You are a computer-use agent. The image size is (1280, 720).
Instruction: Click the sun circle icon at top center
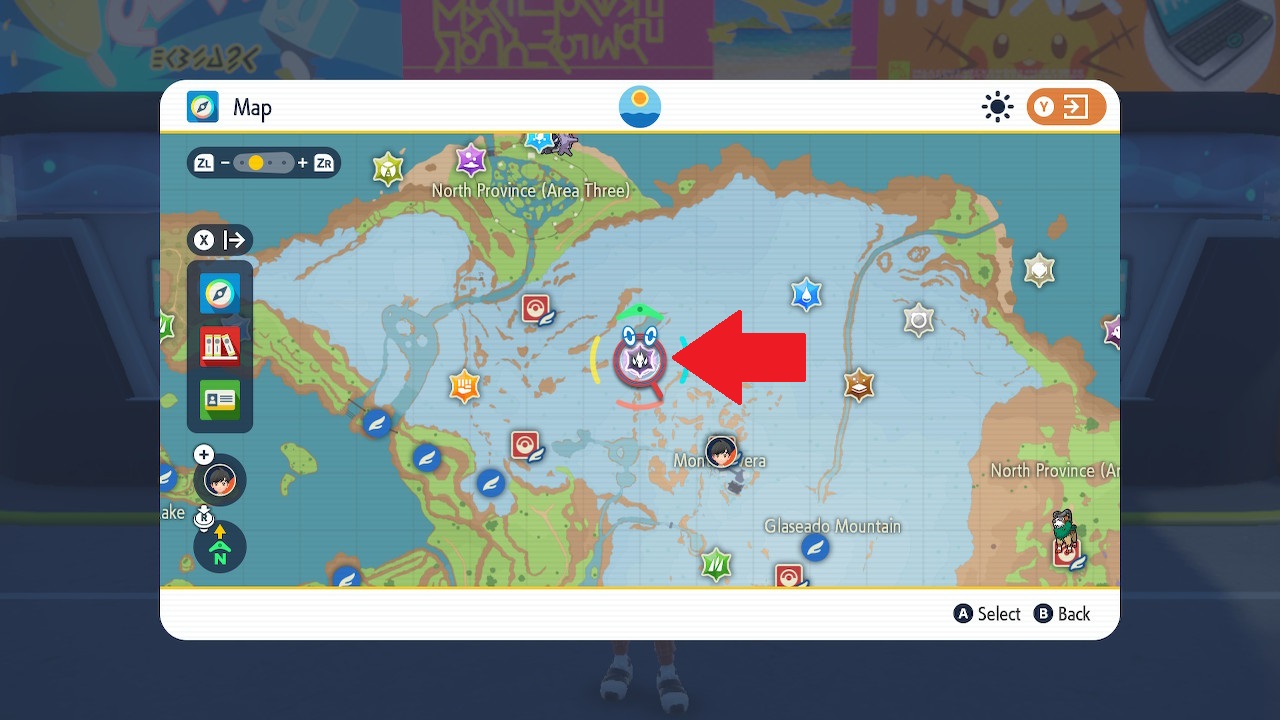pyautogui.click(x=639, y=107)
